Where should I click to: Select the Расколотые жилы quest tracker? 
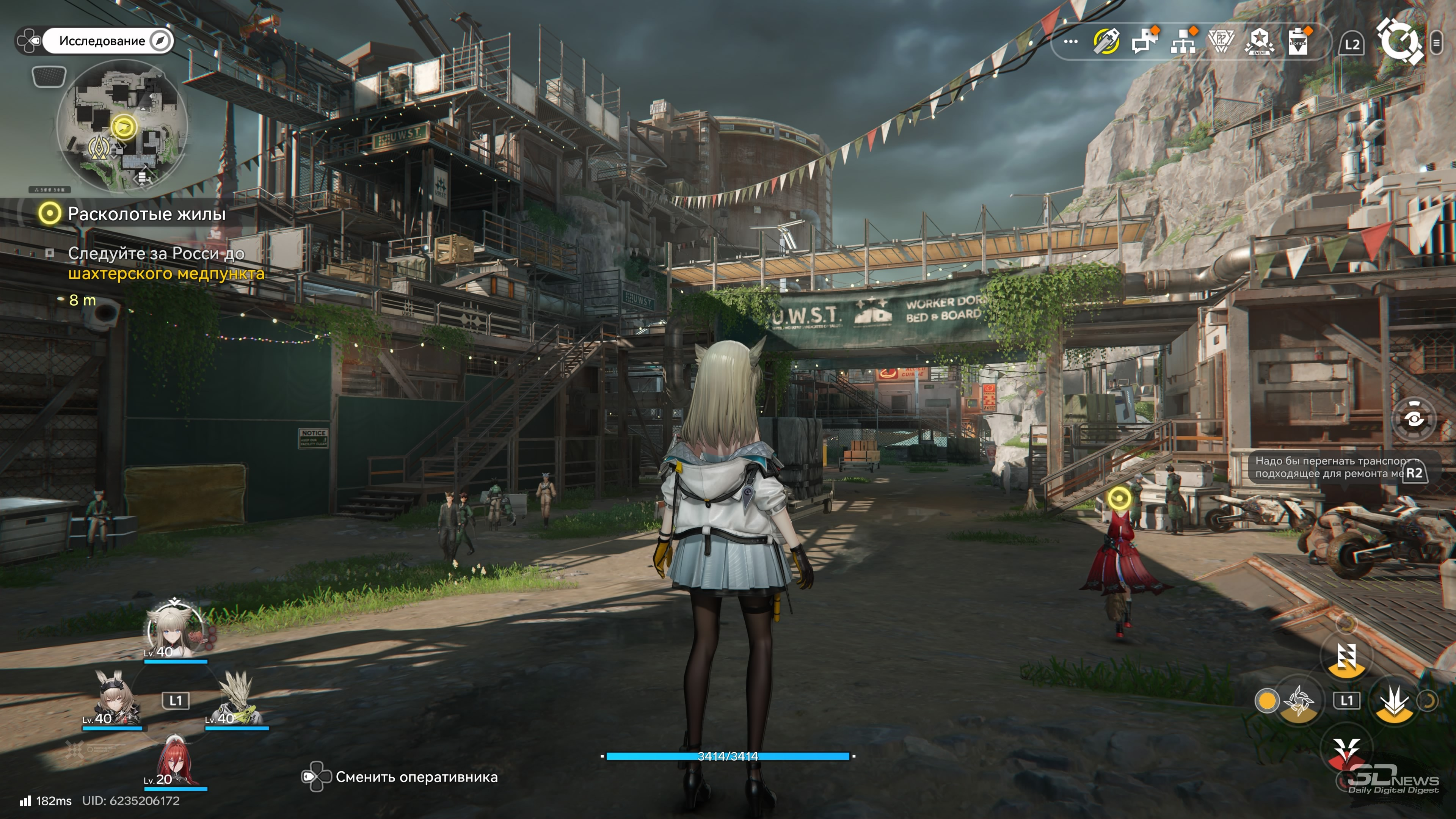[146, 213]
